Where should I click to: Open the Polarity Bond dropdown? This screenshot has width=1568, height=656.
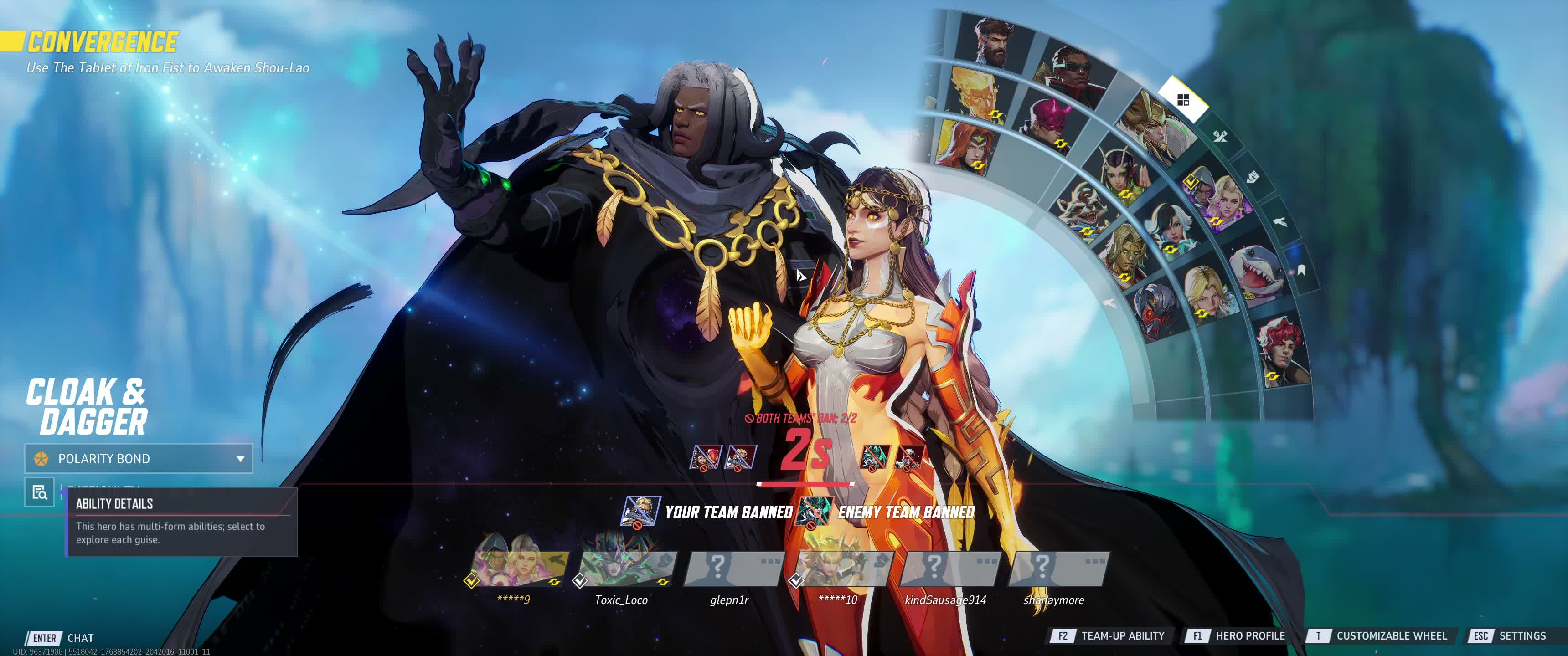138,458
